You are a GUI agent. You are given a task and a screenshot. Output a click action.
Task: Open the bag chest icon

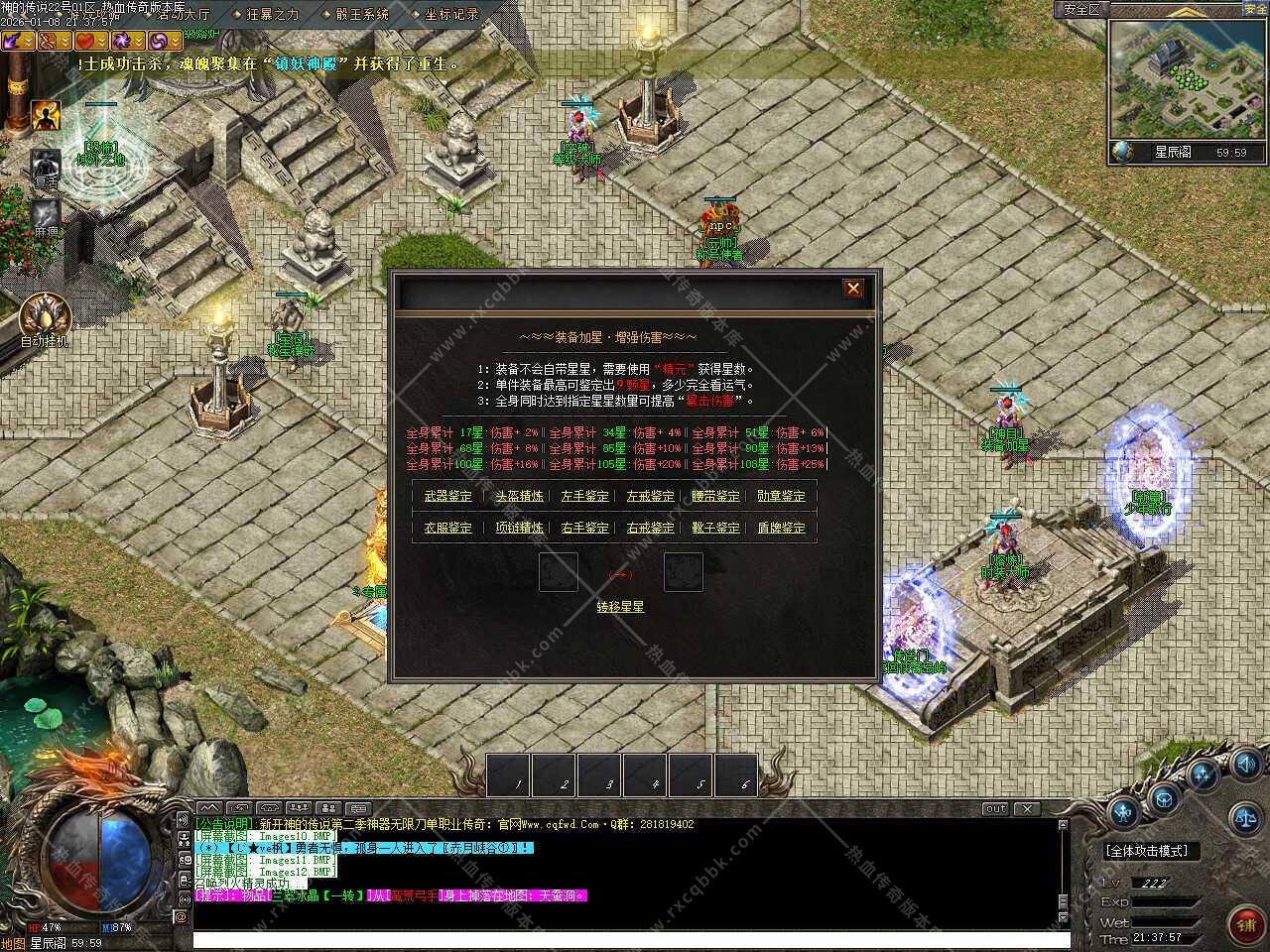click(x=1162, y=798)
